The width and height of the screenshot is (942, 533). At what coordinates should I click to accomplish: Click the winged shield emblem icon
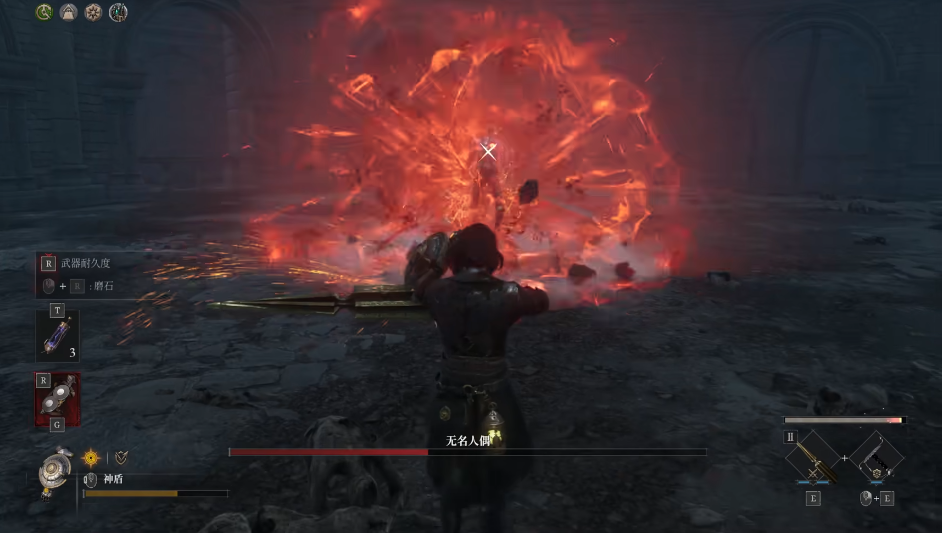(120, 457)
